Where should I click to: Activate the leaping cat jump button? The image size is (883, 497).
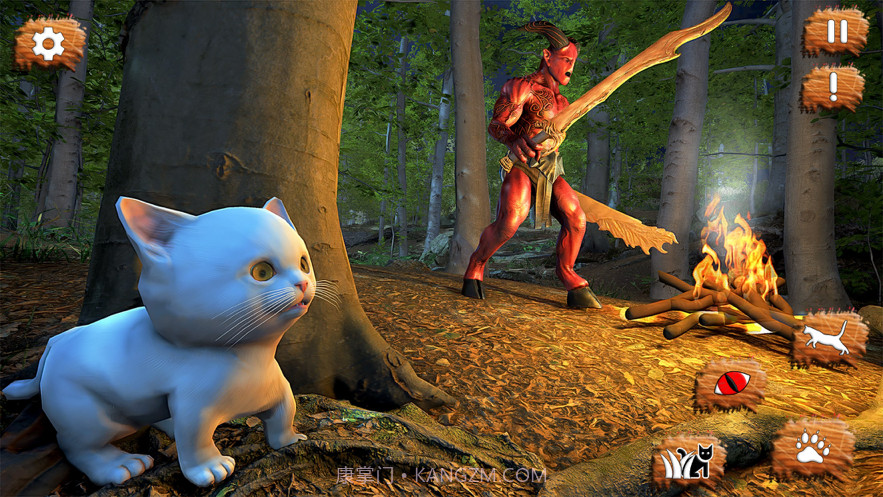(830, 338)
